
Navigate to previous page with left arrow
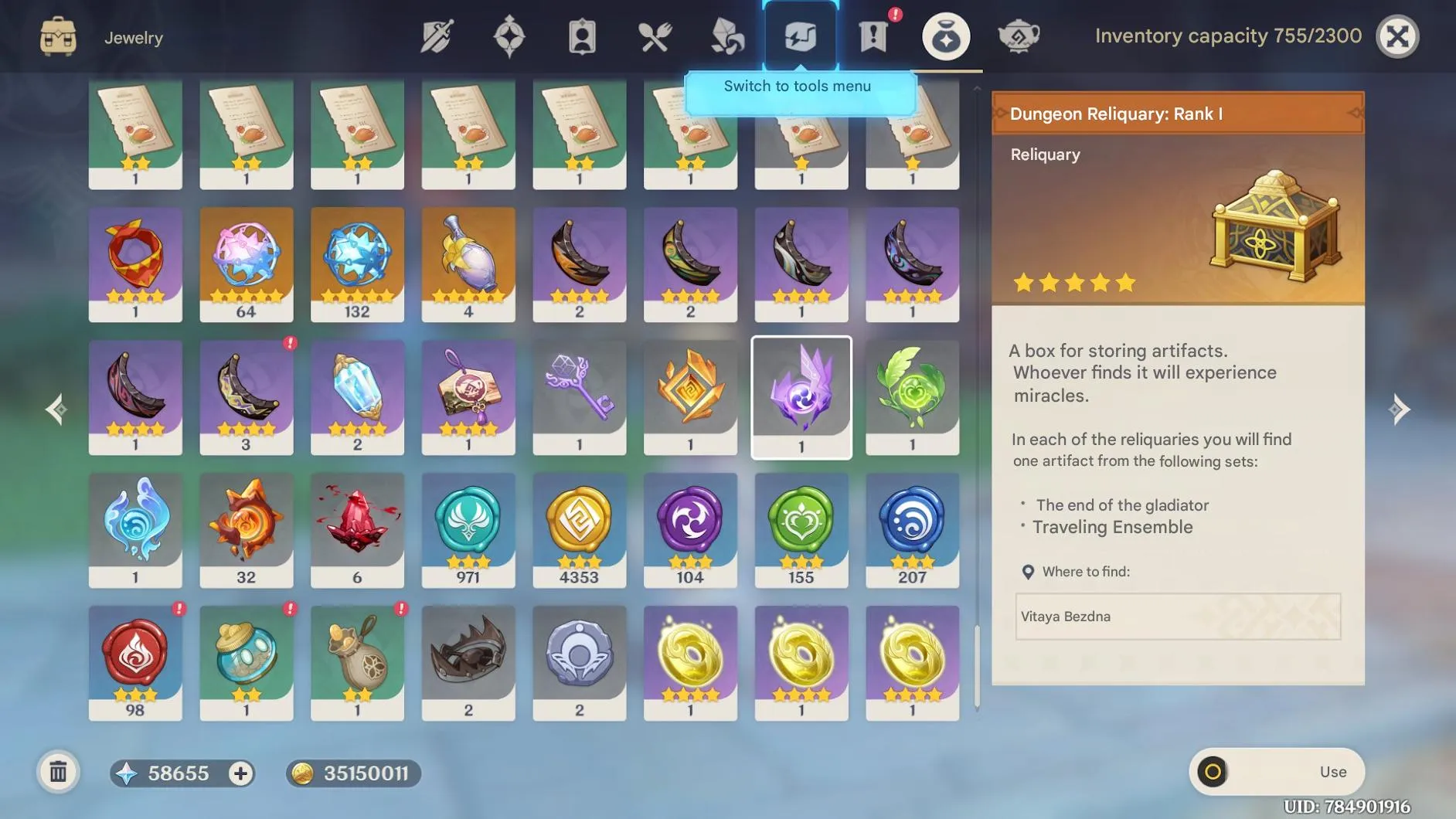(x=56, y=409)
